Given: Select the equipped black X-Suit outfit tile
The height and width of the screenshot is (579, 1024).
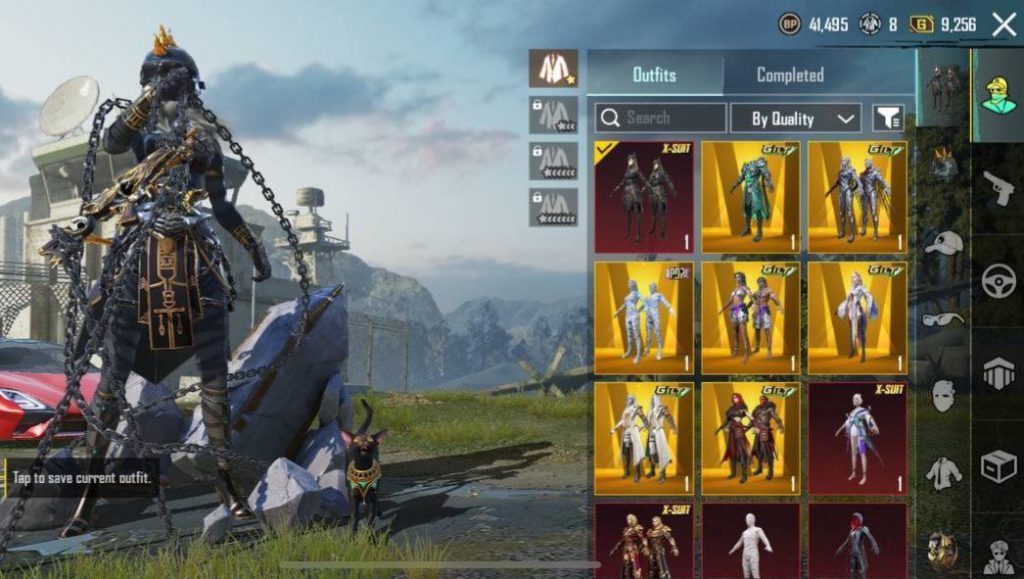Looking at the screenshot, I should click(x=645, y=197).
